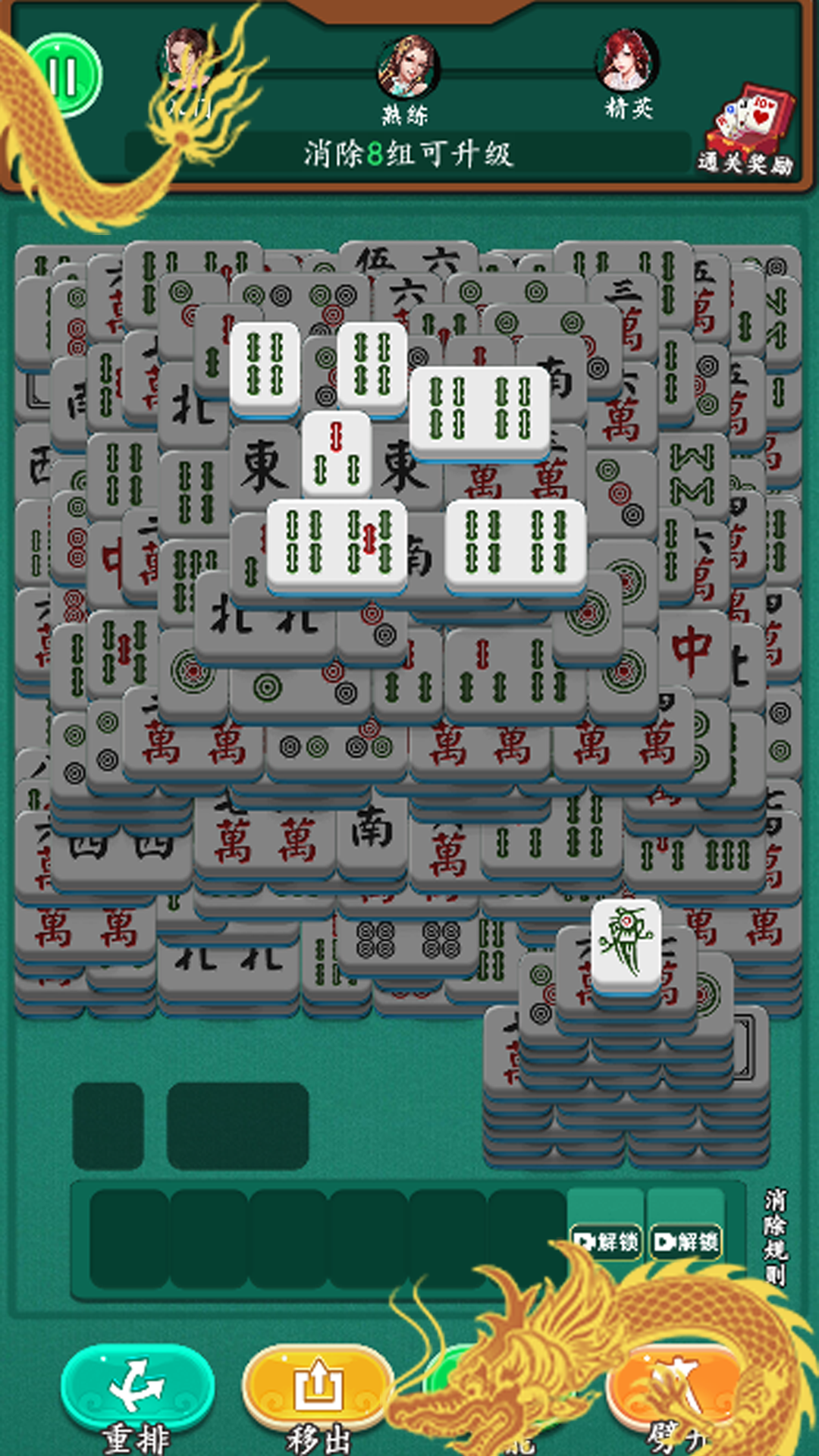Choose the highlighted five-bamboo tile with red center
The height and width of the screenshot is (1456, 819).
pyautogui.click(x=372, y=541)
